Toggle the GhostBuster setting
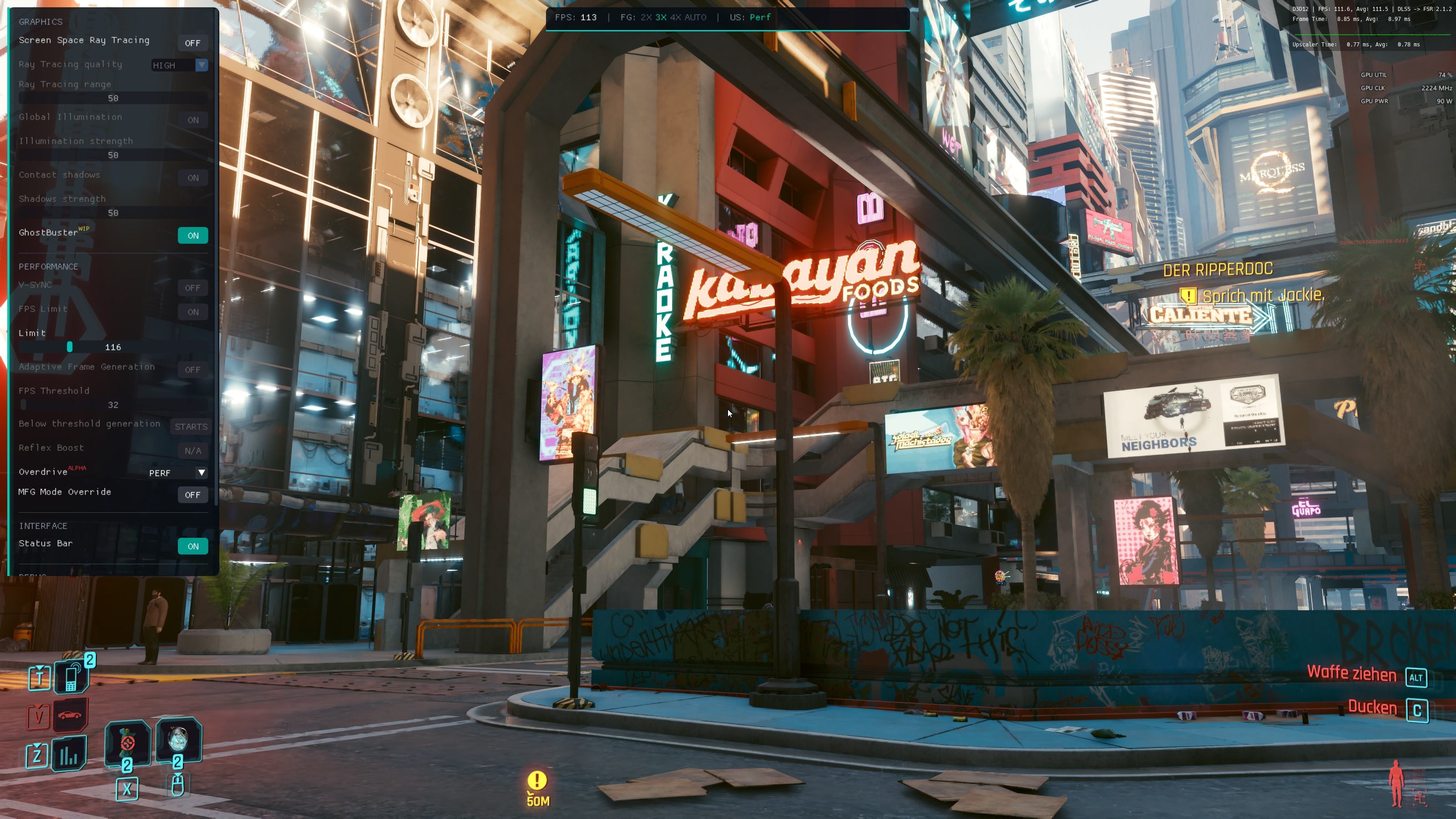Viewport: 1456px width, 819px height. coord(193,236)
